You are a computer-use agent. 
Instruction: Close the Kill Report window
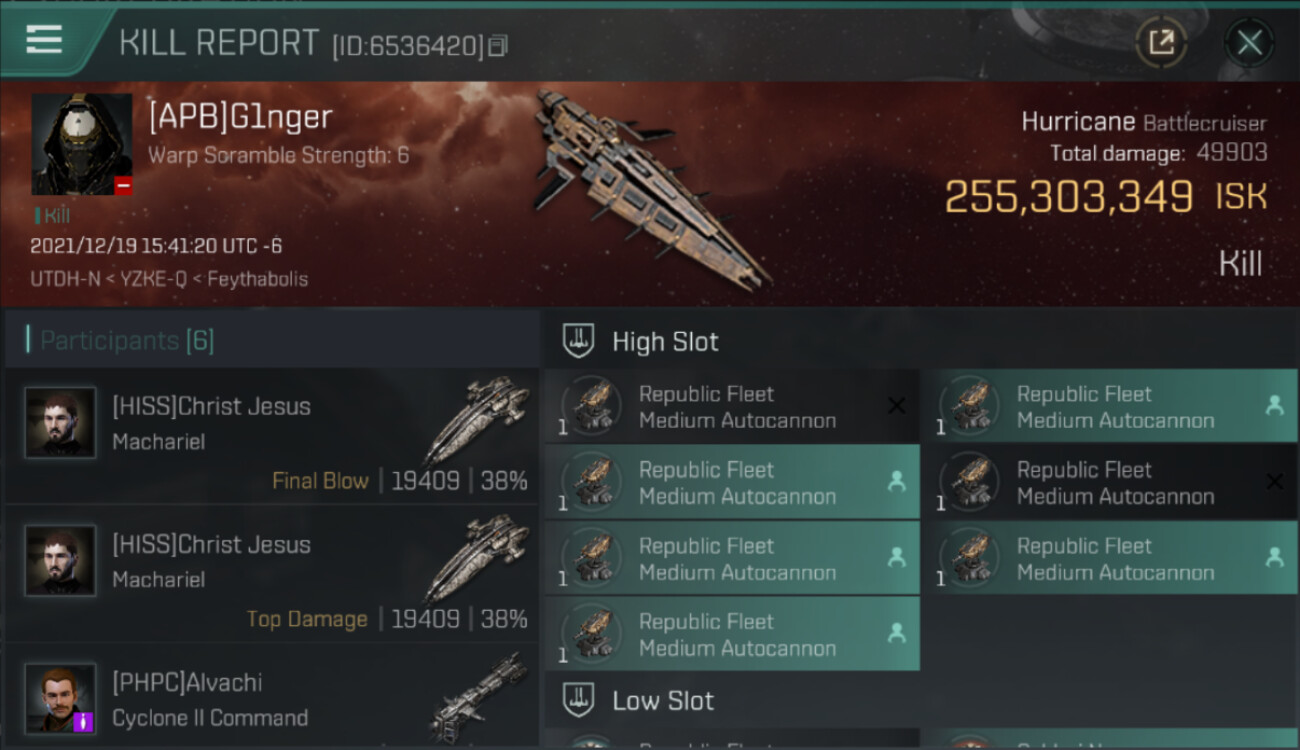[1249, 43]
